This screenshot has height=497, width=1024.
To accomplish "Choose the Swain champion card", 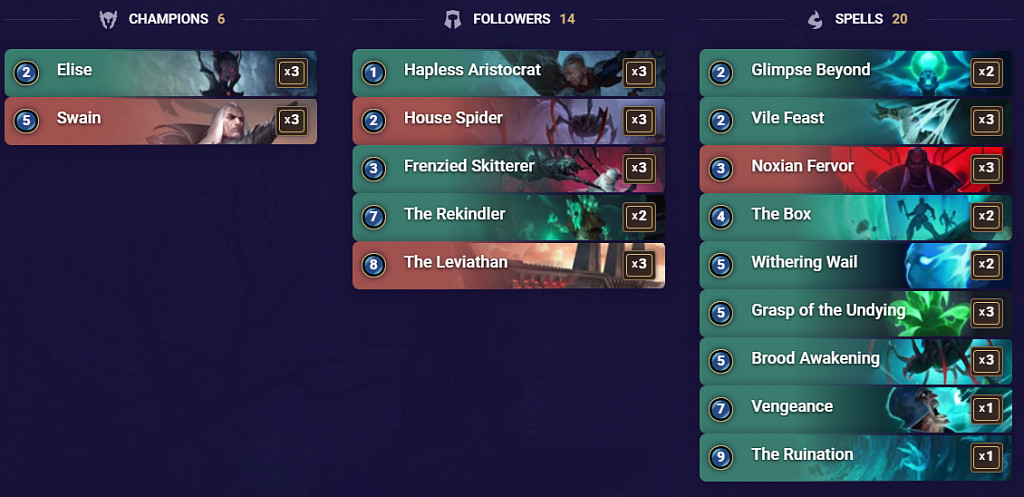I will point(160,120).
